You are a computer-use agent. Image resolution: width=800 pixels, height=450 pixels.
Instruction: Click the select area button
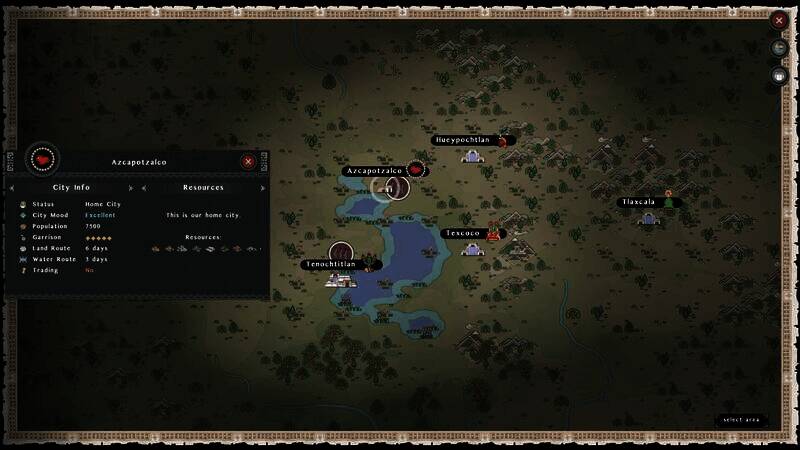[x=742, y=420]
